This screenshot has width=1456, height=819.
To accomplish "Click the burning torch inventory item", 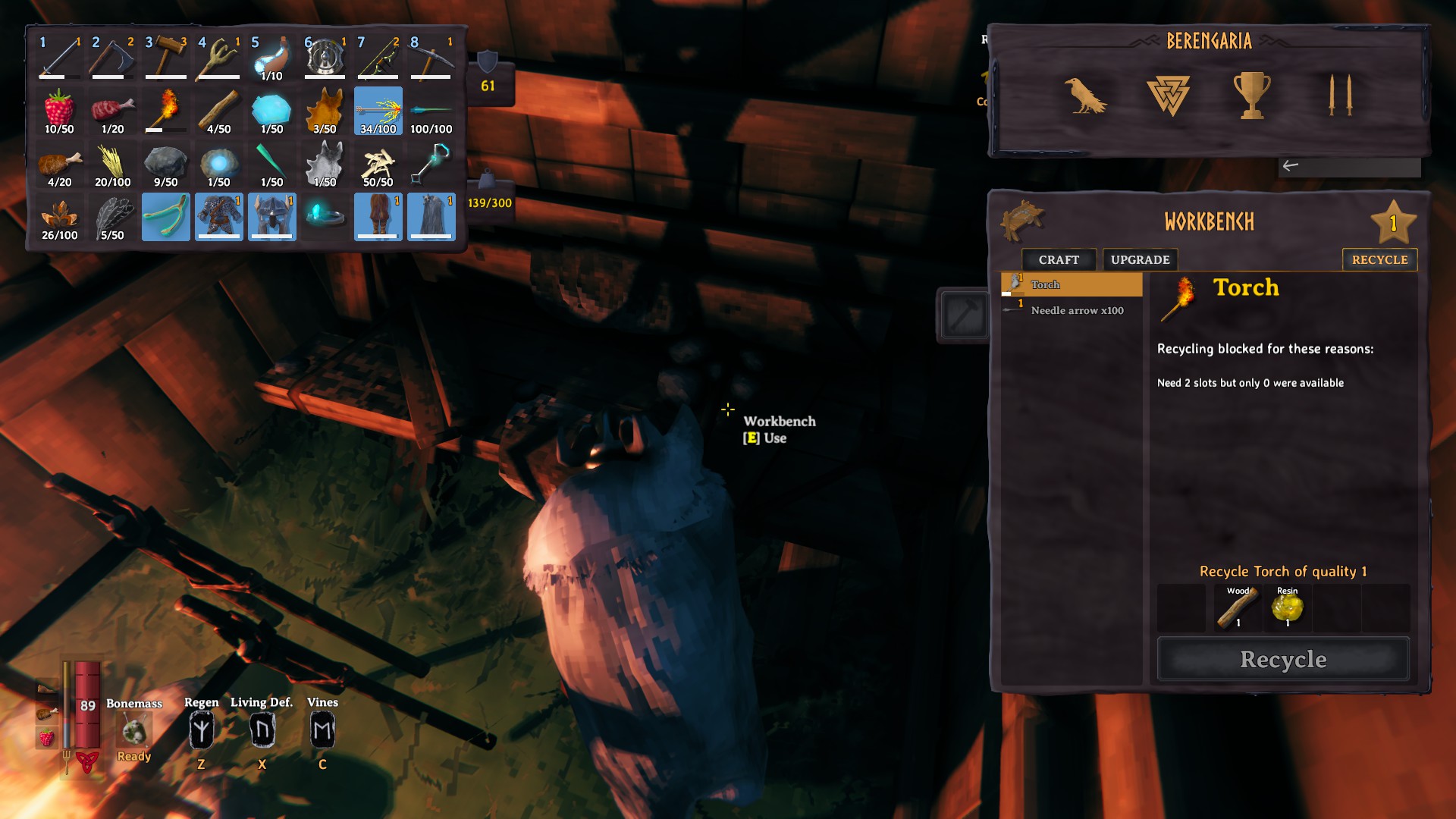I will 166,111.
